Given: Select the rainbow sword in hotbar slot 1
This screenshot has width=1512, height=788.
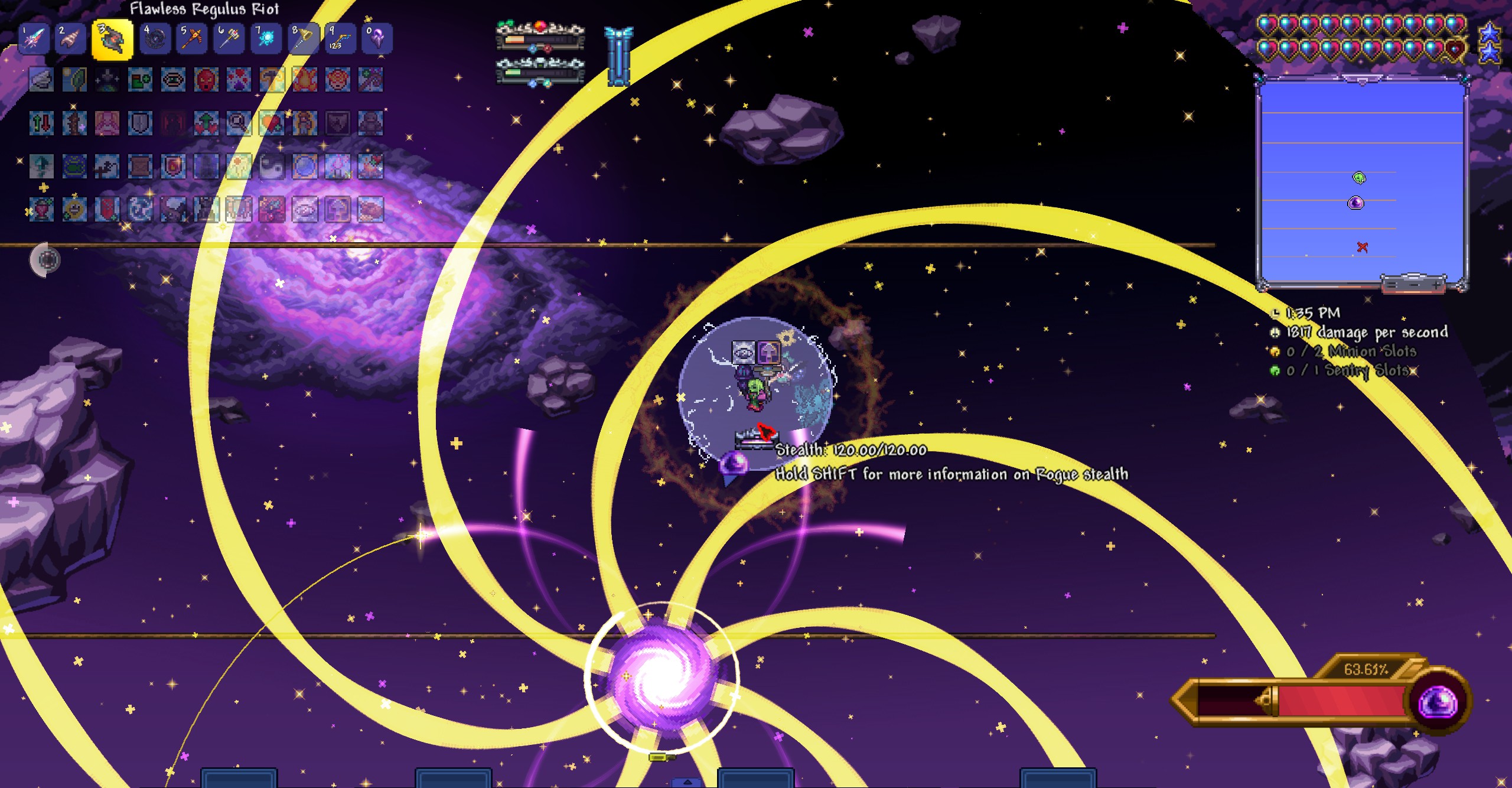Looking at the screenshot, I should tap(34, 39).
